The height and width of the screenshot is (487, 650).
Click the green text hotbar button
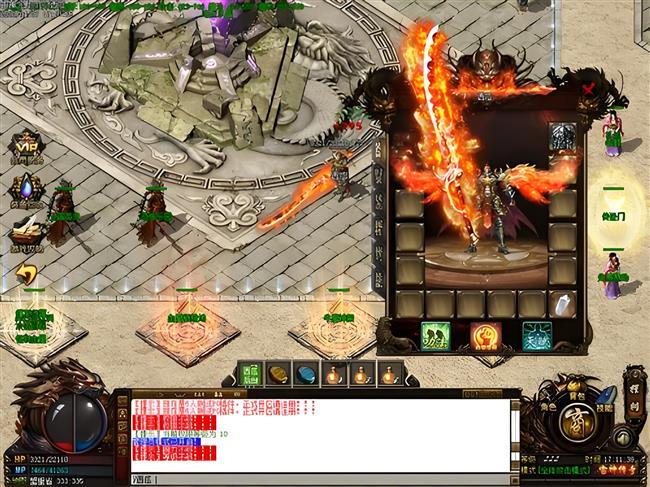click(251, 373)
